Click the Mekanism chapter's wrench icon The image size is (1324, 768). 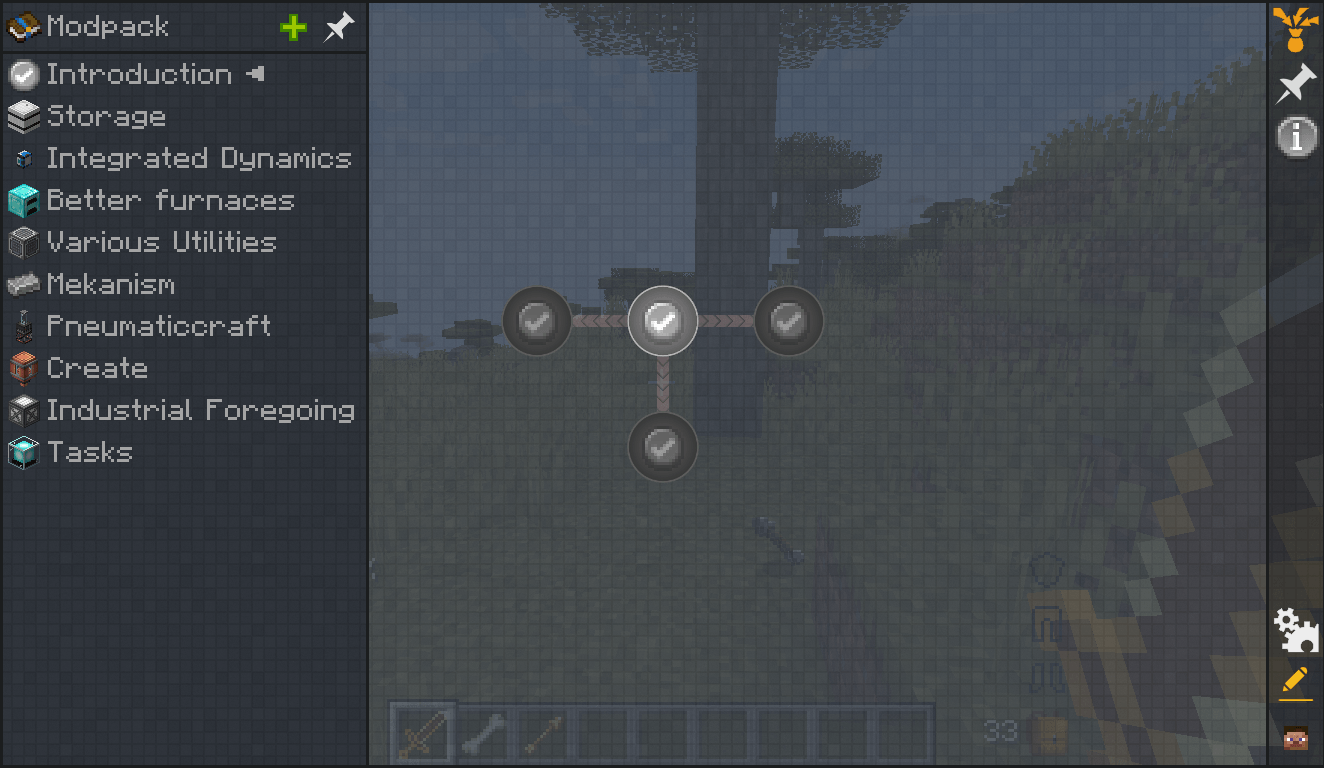(22, 284)
